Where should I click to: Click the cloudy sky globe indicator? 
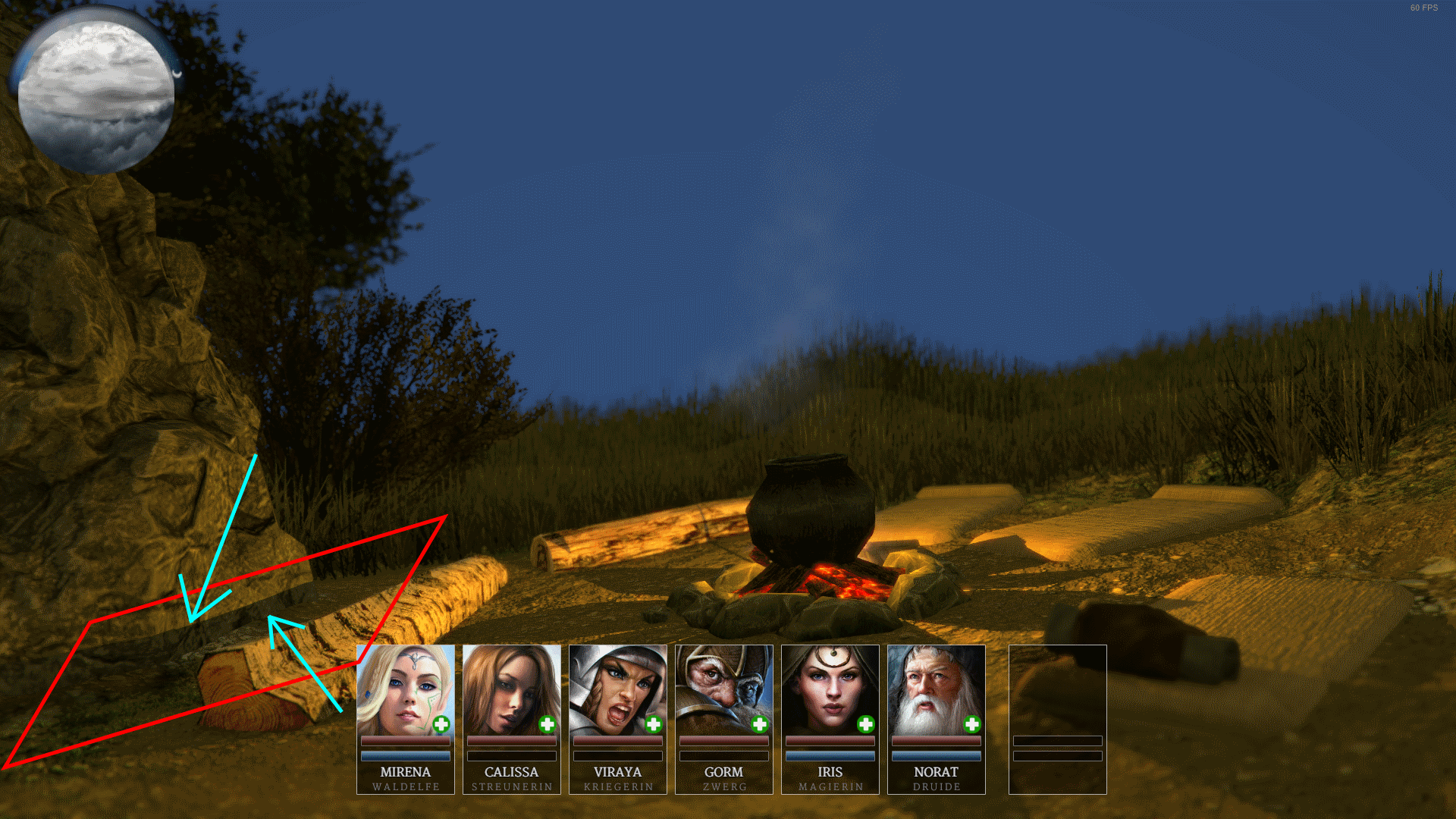[x=95, y=95]
